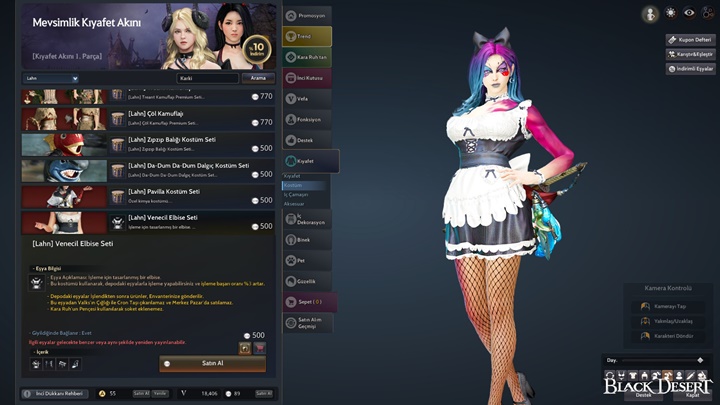Choose the Pet shop category
The width and height of the screenshot is (720, 405).
tap(310, 260)
